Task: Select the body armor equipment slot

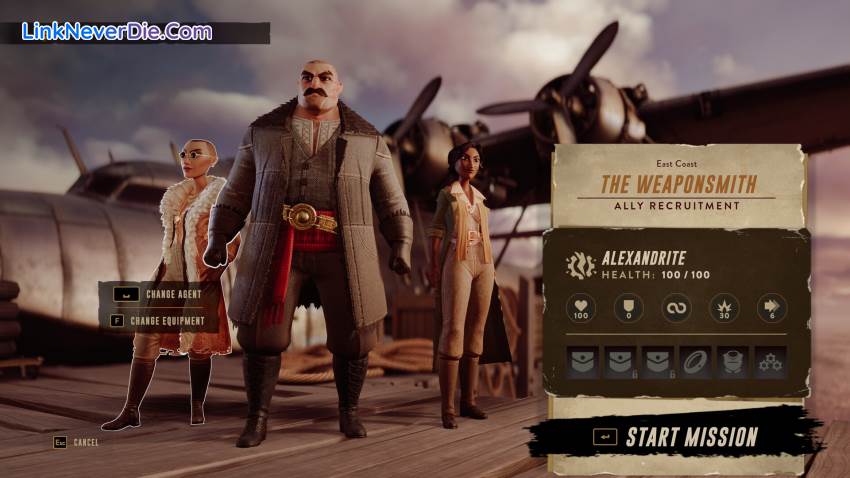Action: coord(732,362)
